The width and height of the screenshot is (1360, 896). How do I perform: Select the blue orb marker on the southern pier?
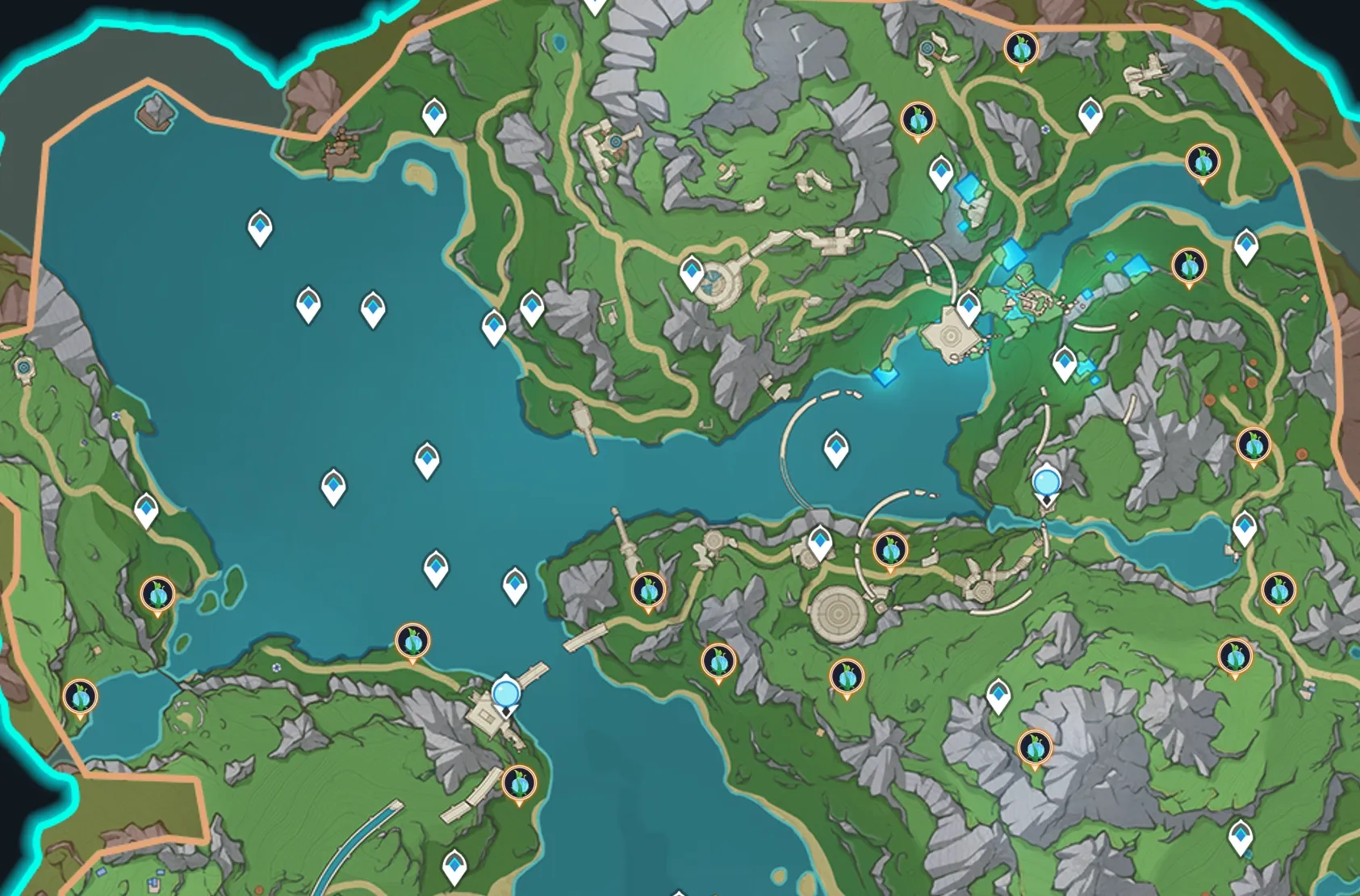point(506,693)
